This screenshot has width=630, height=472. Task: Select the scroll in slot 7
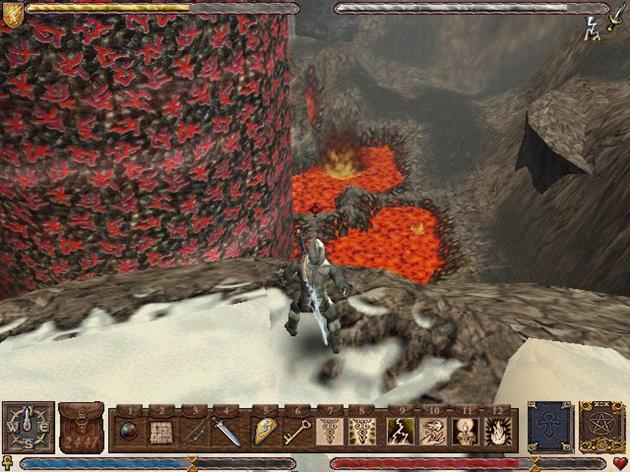click(329, 433)
